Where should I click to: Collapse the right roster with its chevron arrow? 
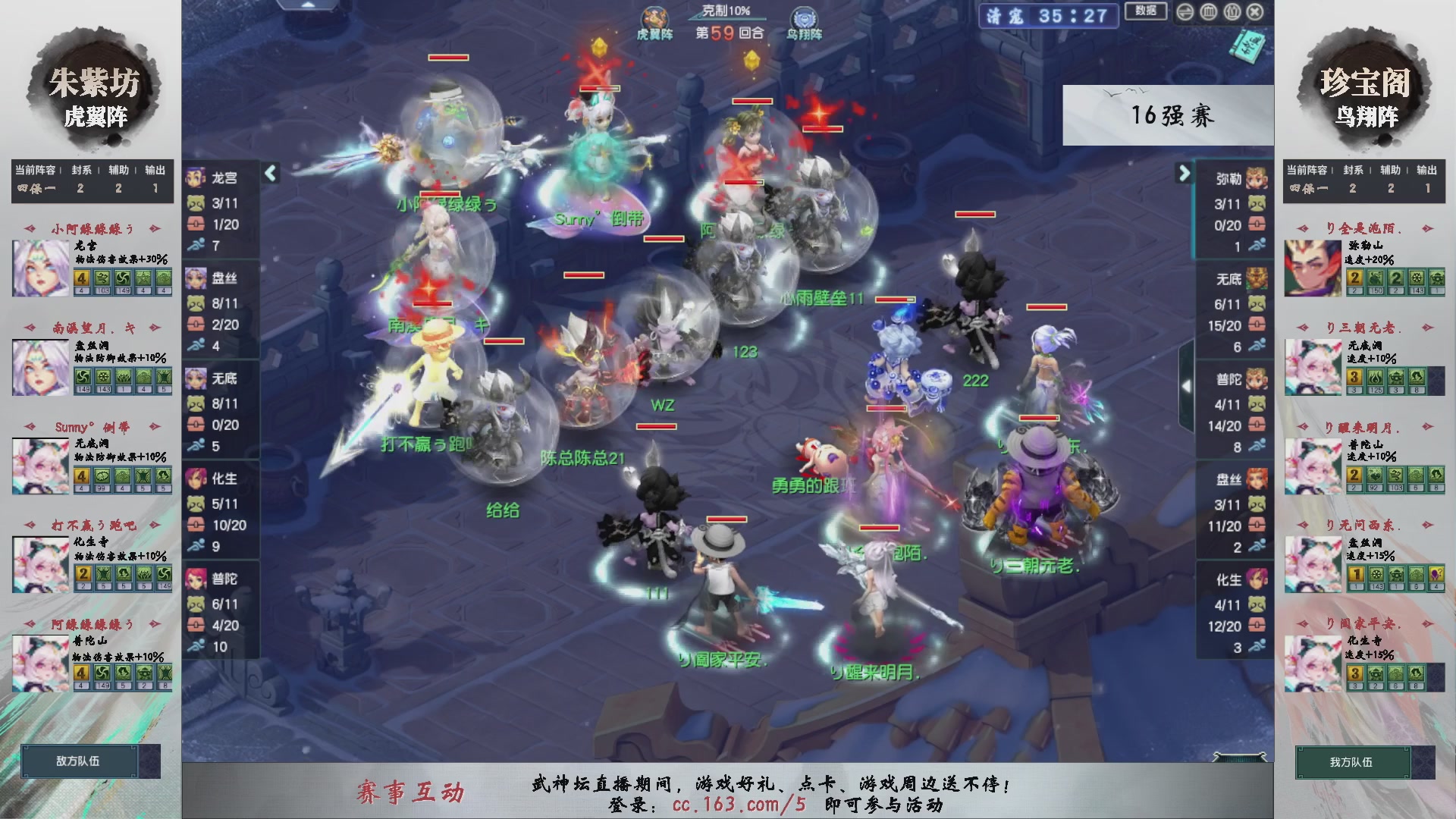(x=1184, y=173)
